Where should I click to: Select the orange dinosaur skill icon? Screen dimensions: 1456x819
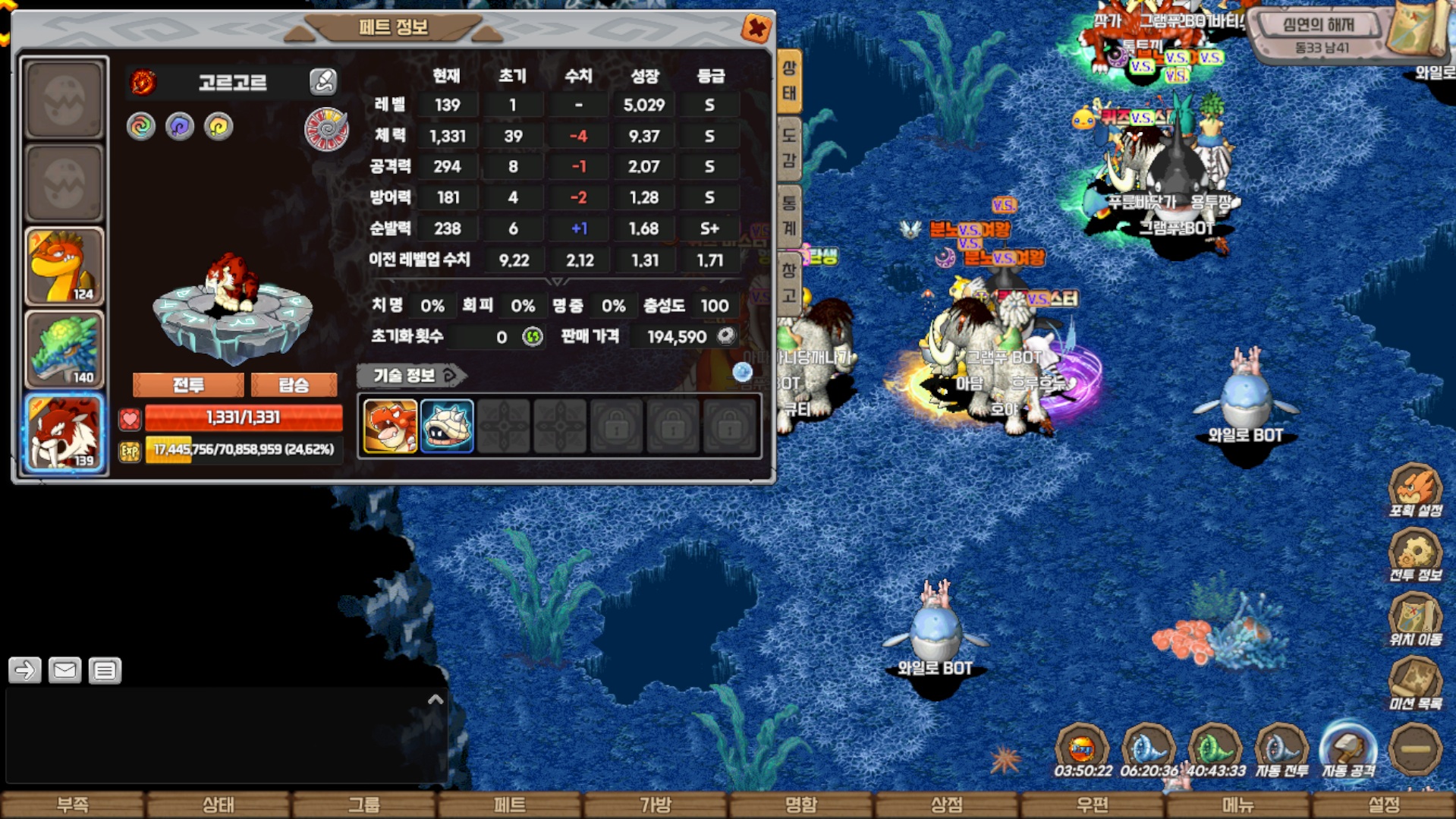tap(390, 427)
